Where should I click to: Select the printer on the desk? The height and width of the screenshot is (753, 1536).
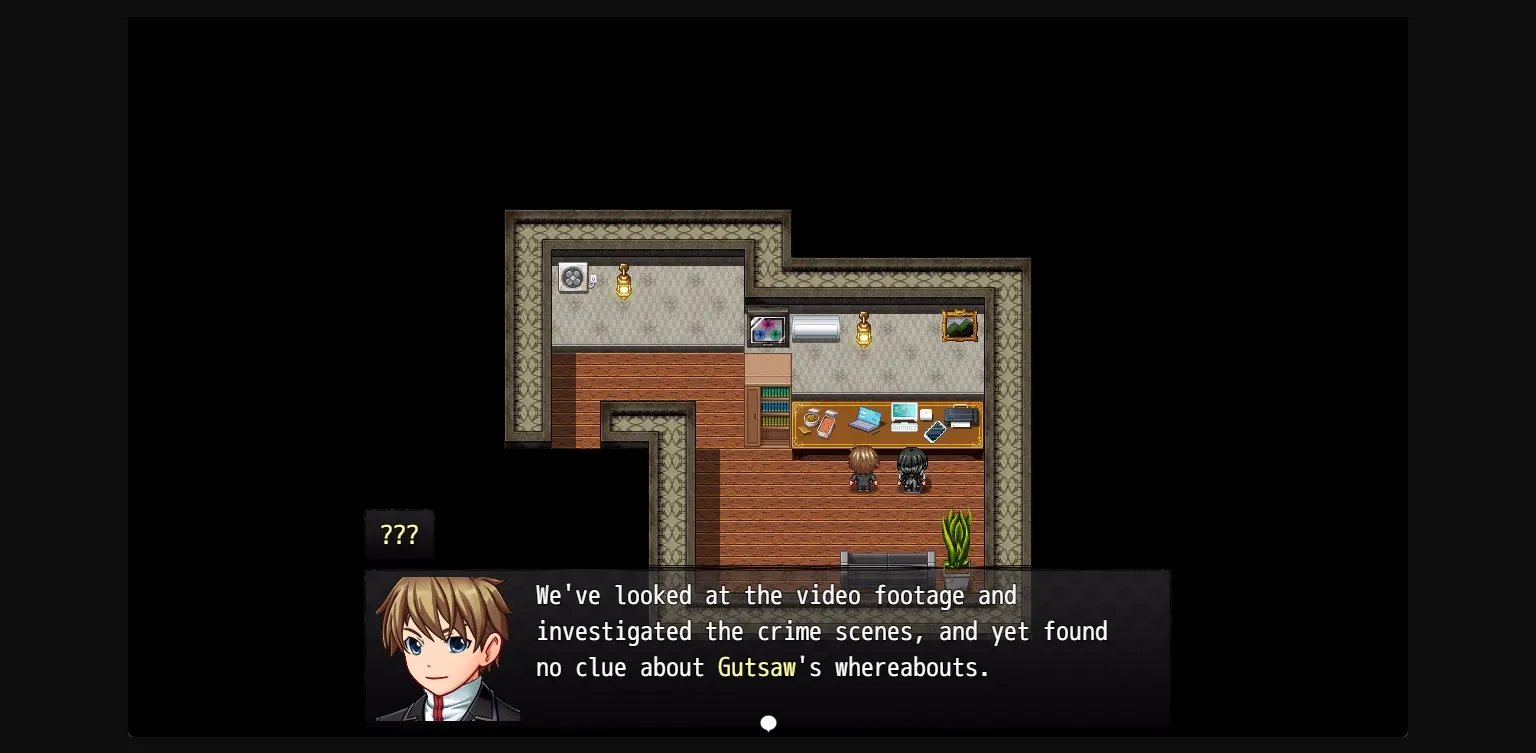(959, 417)
